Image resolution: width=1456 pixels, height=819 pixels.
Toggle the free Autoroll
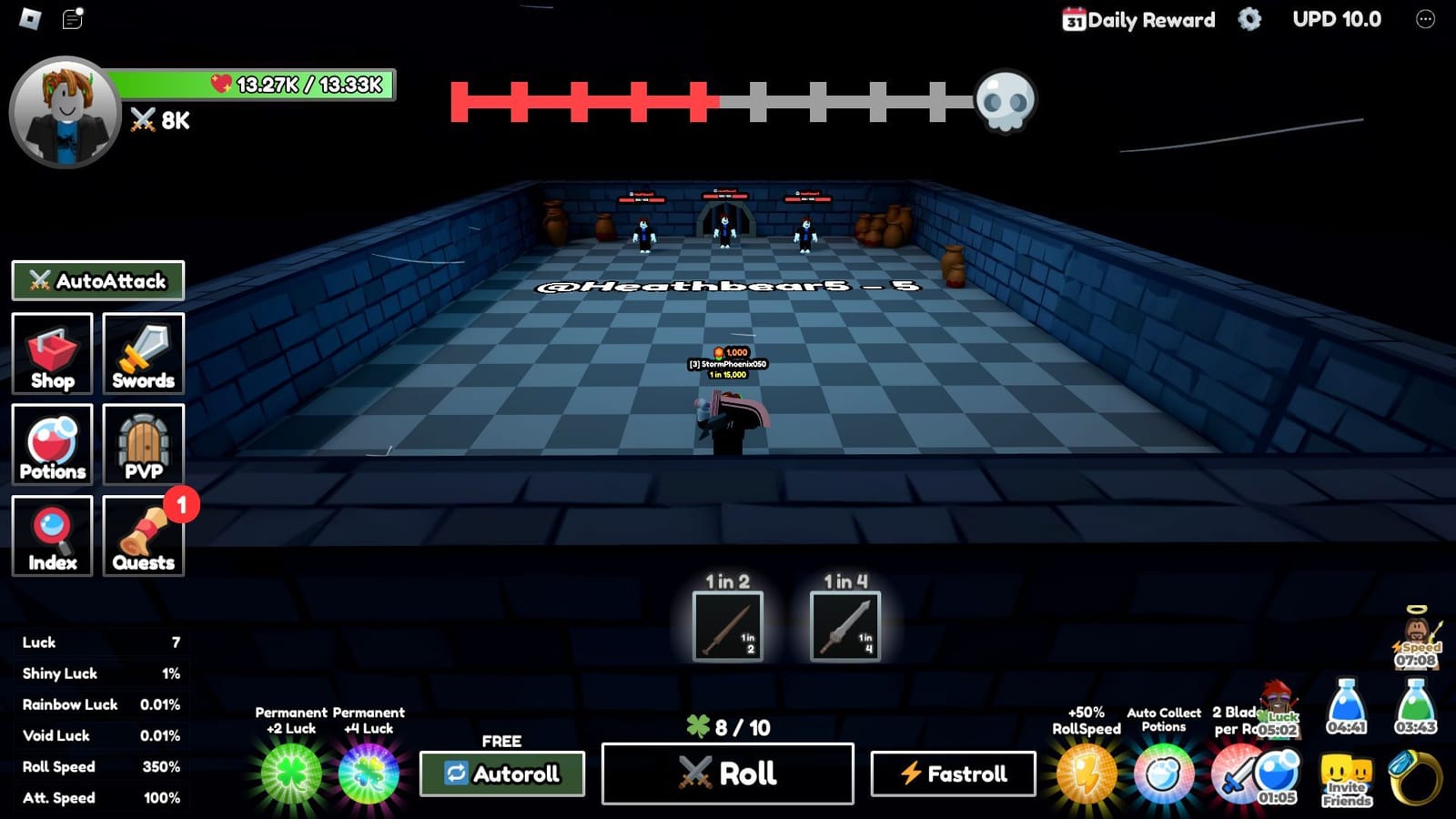pyautogui.click(x=501, y=773)
